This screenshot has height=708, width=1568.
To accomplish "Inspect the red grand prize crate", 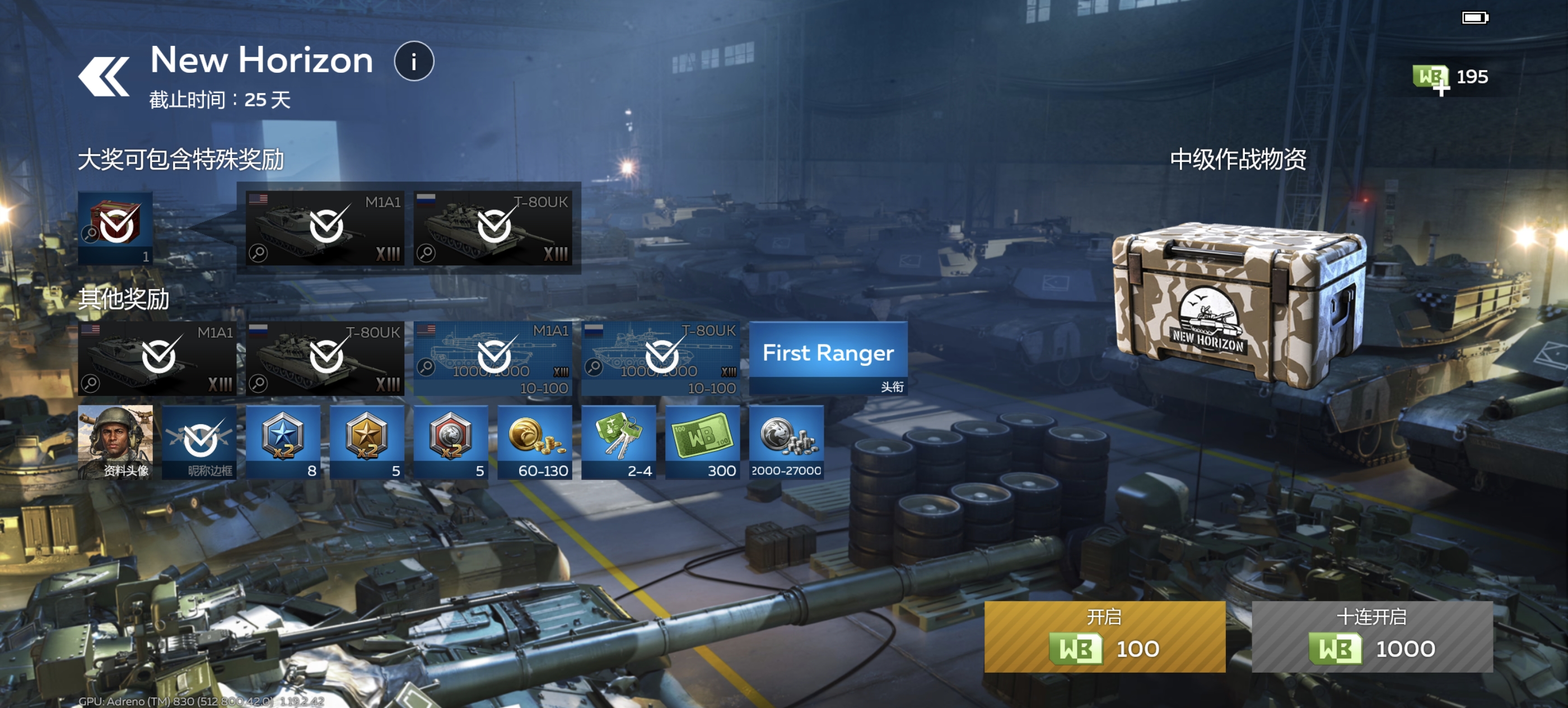I will pos(115,227).
